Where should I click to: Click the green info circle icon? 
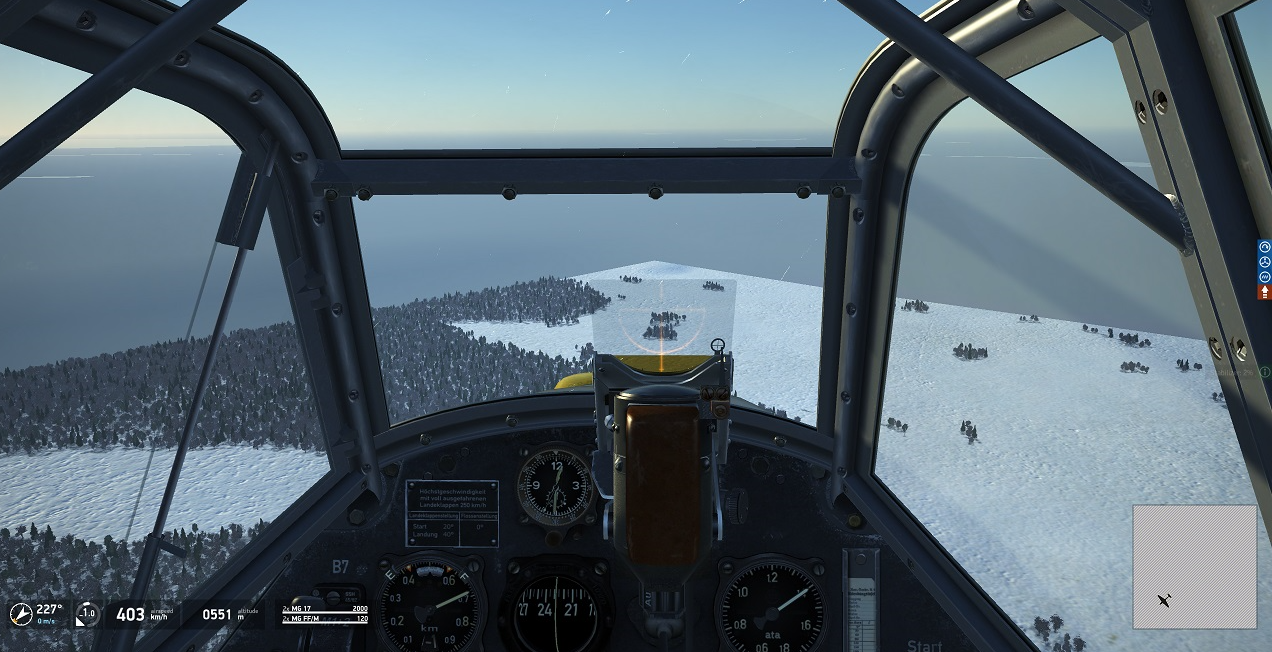[x=1265, y=372]
